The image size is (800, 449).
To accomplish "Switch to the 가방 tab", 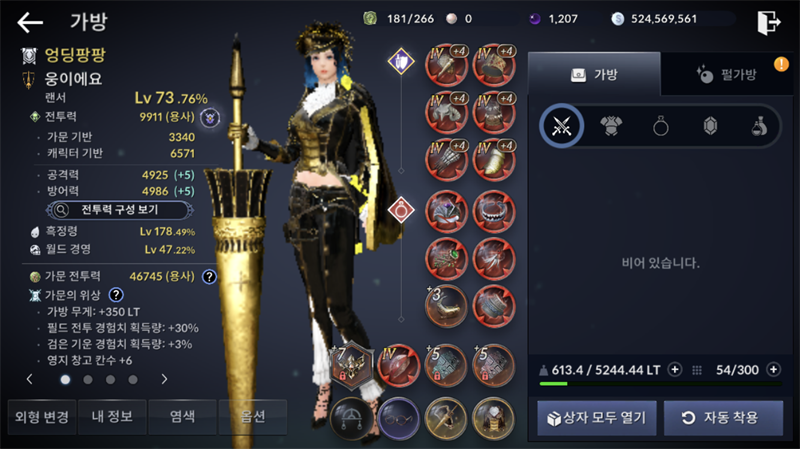I will pyautogui.click(x=594, y=74).
